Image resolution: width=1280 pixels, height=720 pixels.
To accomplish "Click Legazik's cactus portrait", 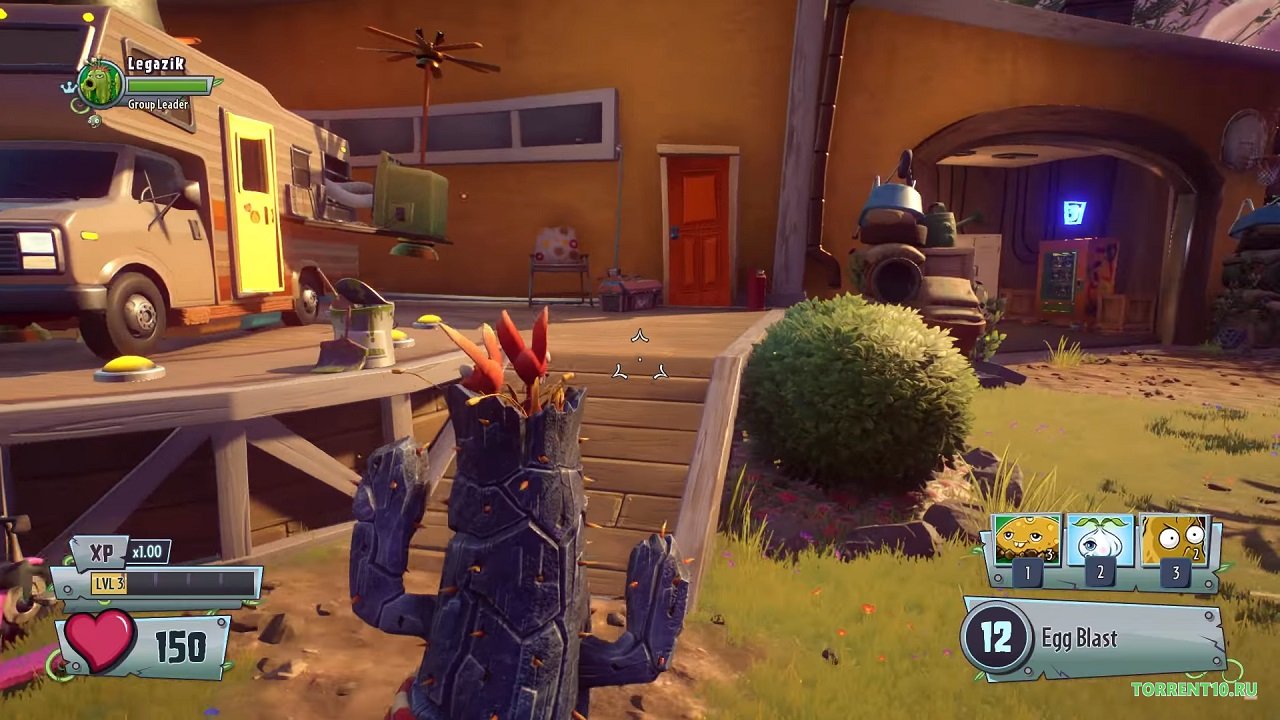I will 100,85.
